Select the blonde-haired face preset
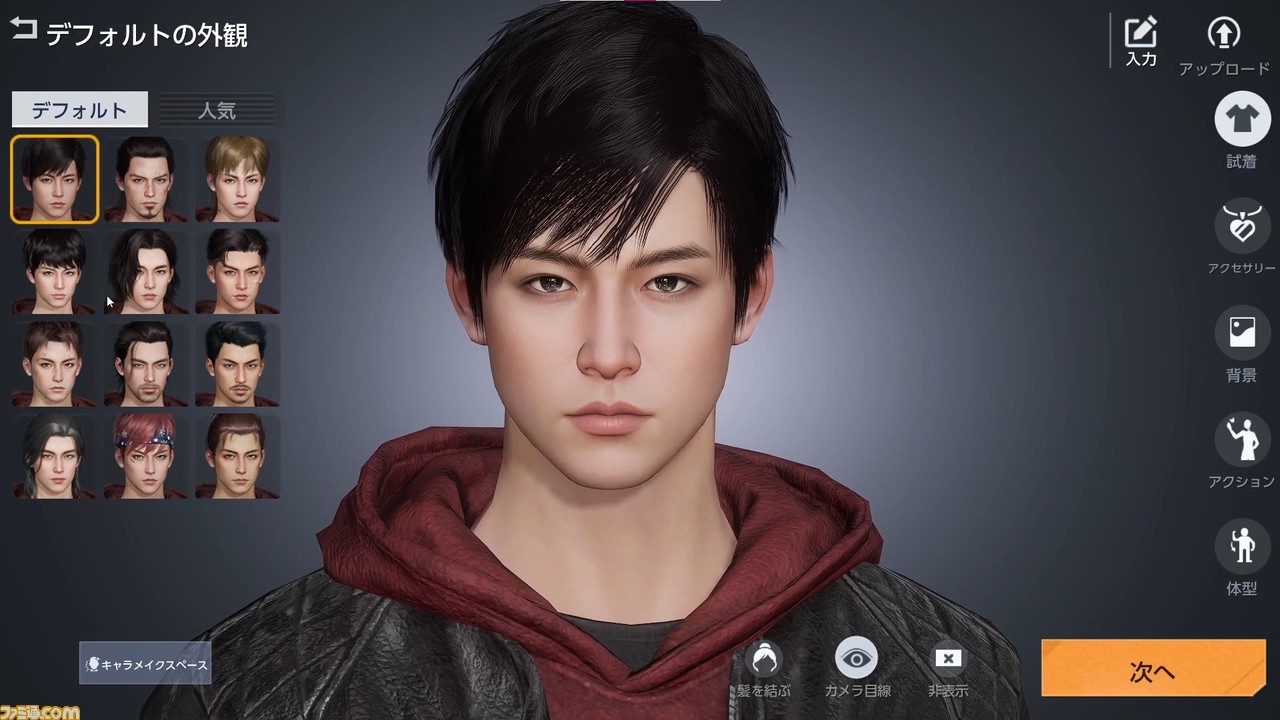The image size is (1280, 720). [237, 180]
